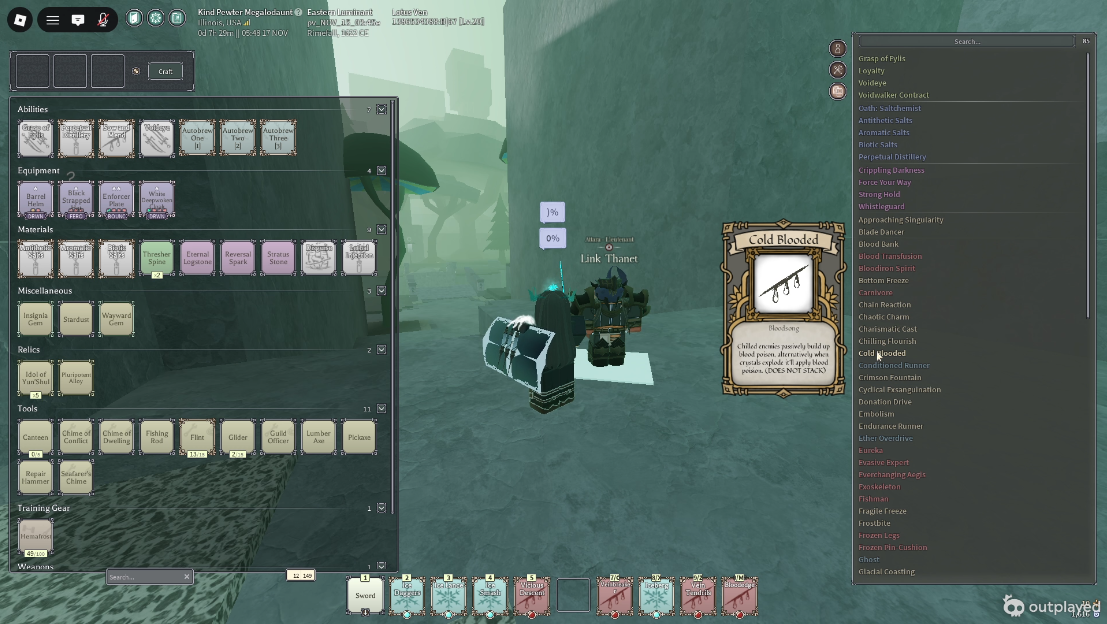This screenshot has height=624, width=1107.
Task: Collapse the Tools section arrow
Action: [x=381, y=408]
